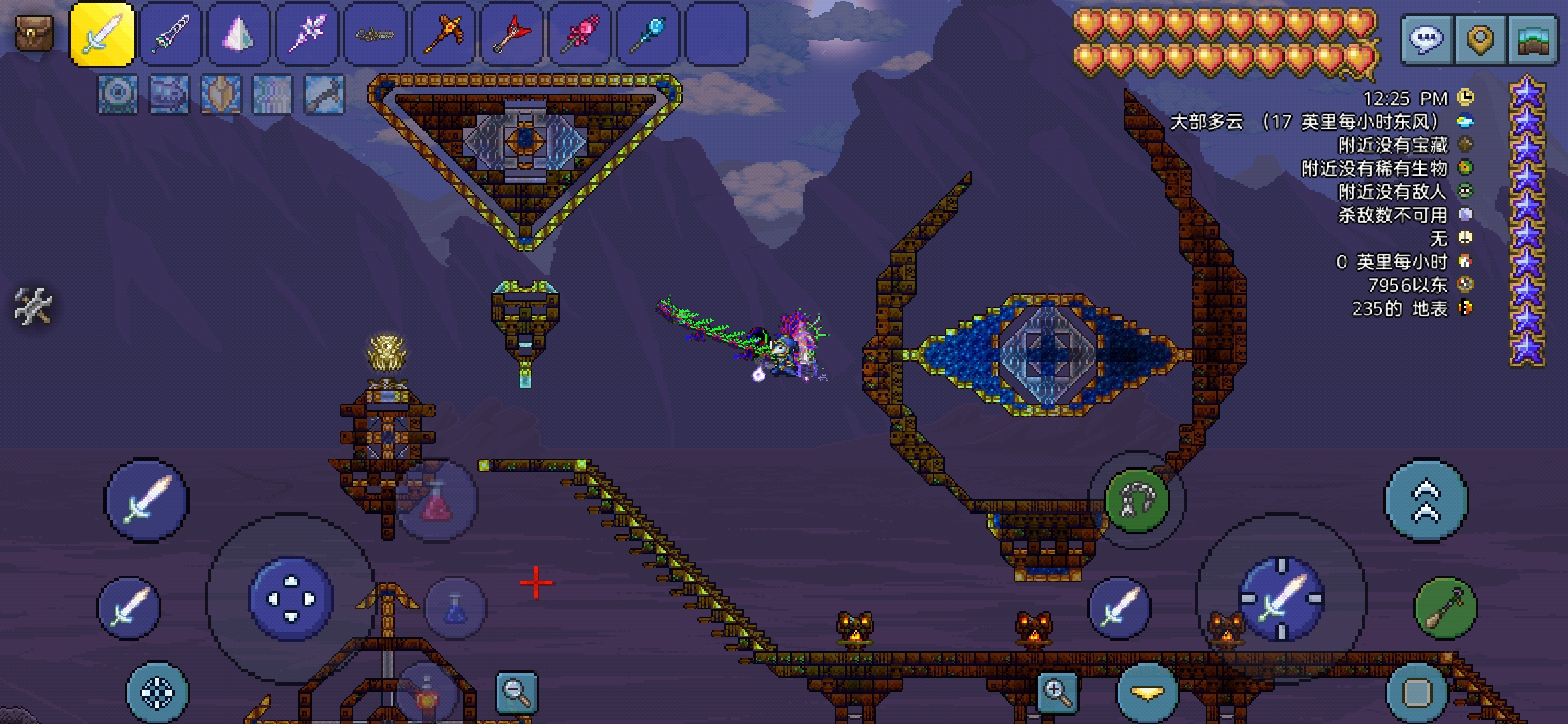Tap the double-arrow jump button
This screenshot has width=1568, height=724.
click(x=1426, y=500)
